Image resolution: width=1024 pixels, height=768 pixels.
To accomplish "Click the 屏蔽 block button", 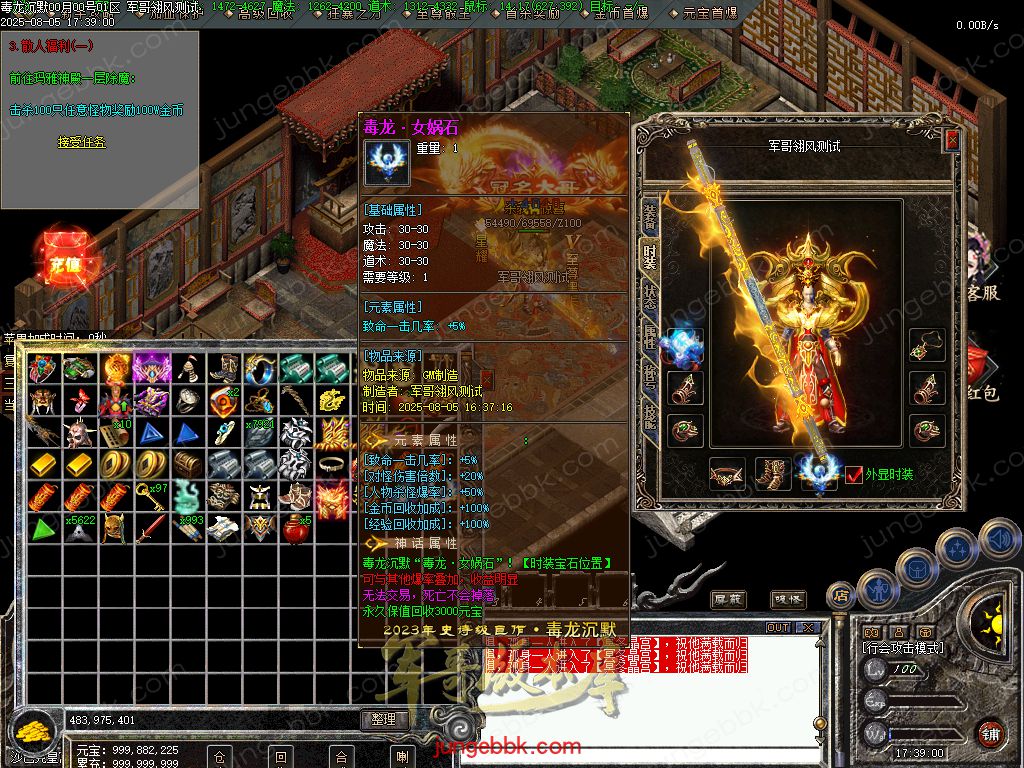I will [x=727, y=599].
